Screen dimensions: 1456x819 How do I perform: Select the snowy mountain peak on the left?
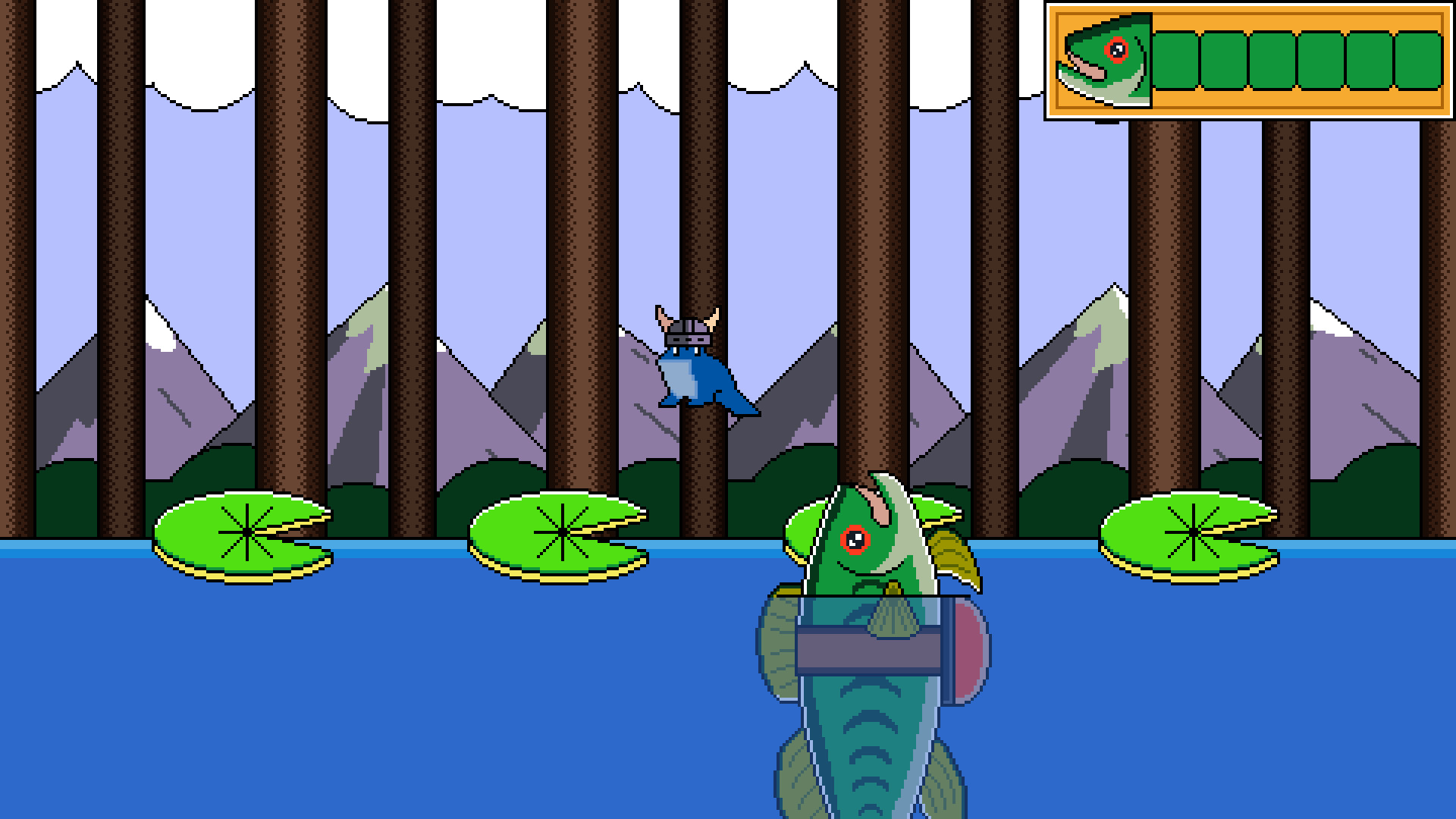[159, 326]
